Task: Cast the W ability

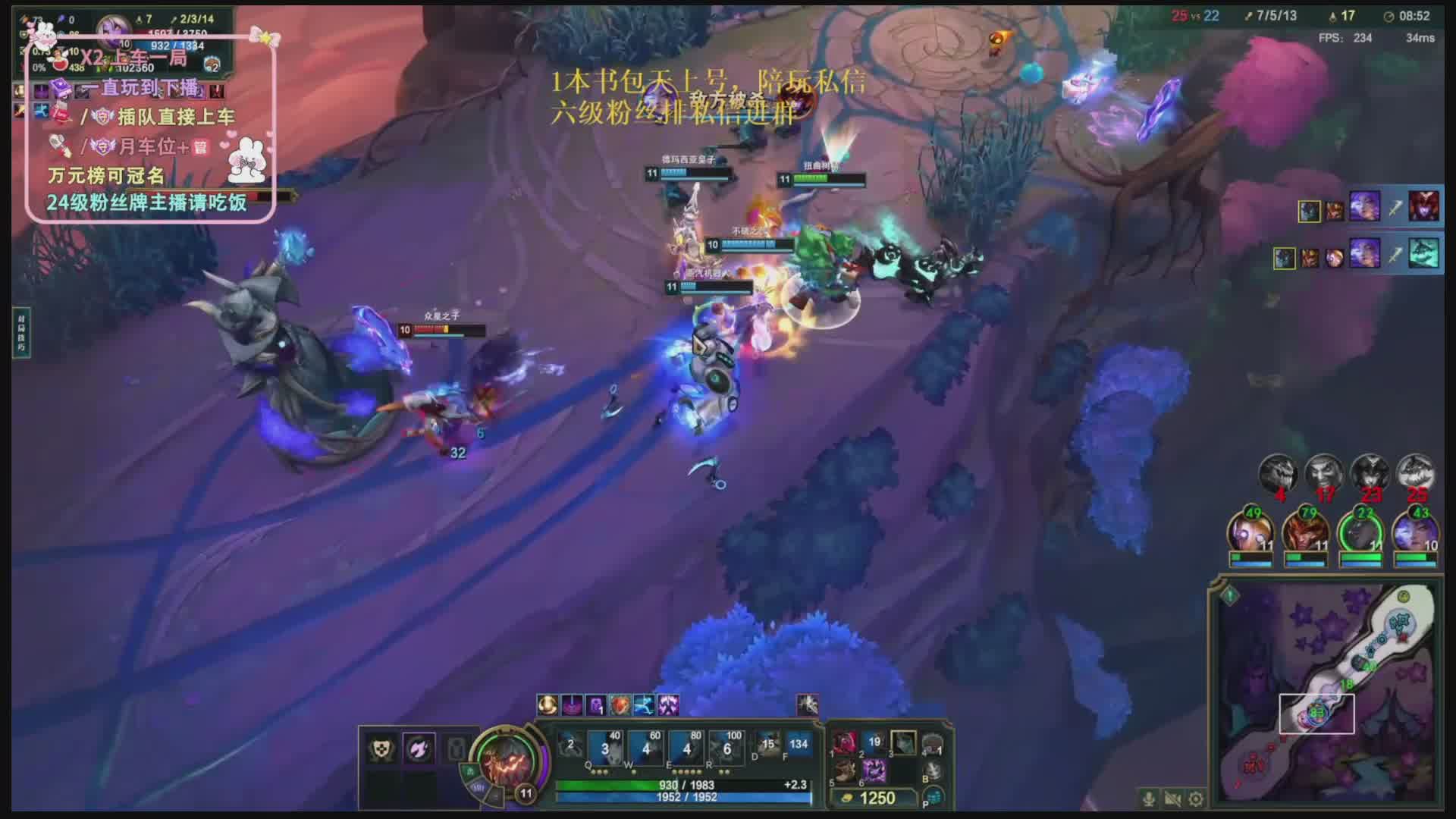Action: coord(645,748)
